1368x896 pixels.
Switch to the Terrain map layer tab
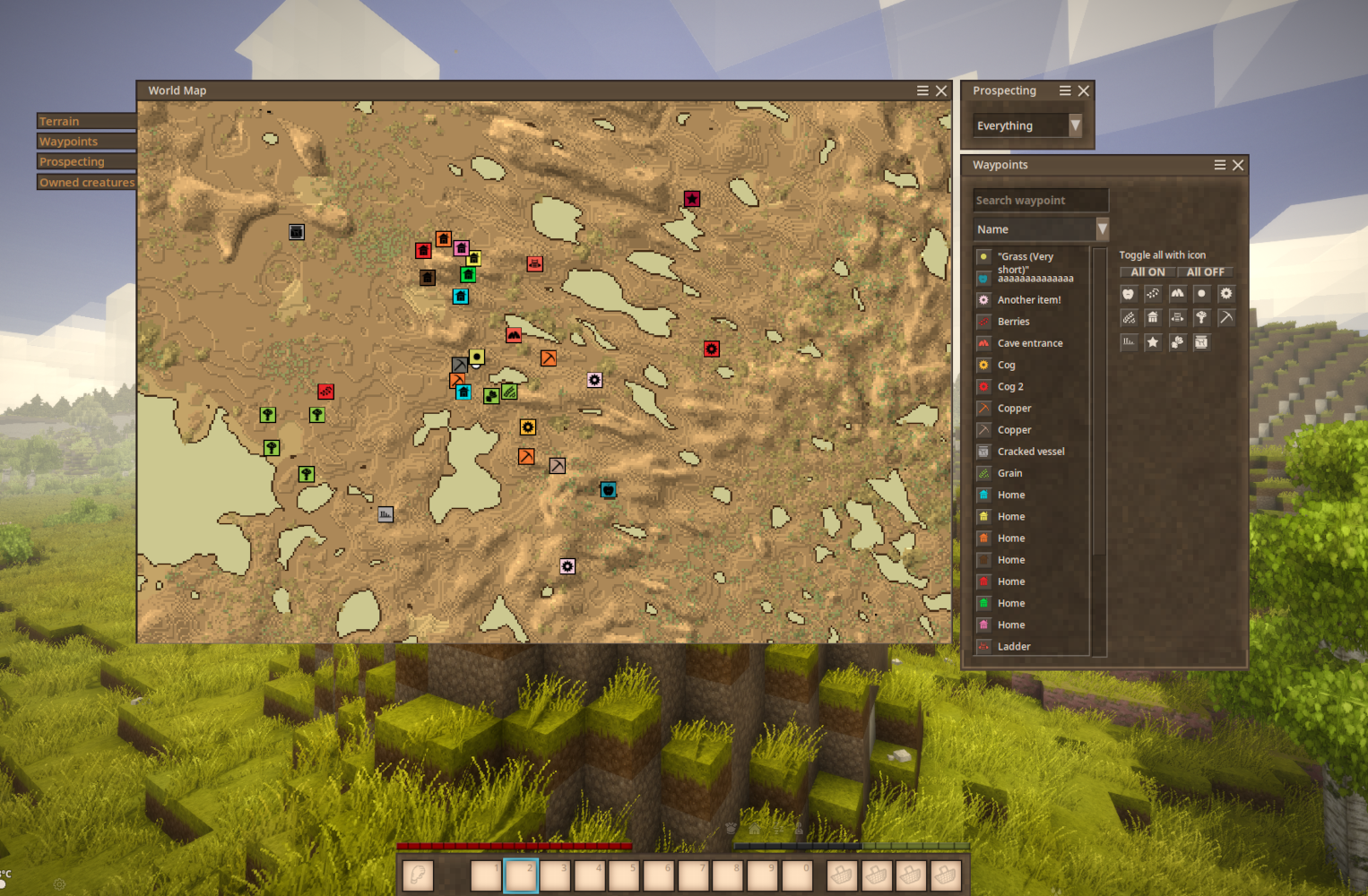pyautogui.click(x=85, y=121)
